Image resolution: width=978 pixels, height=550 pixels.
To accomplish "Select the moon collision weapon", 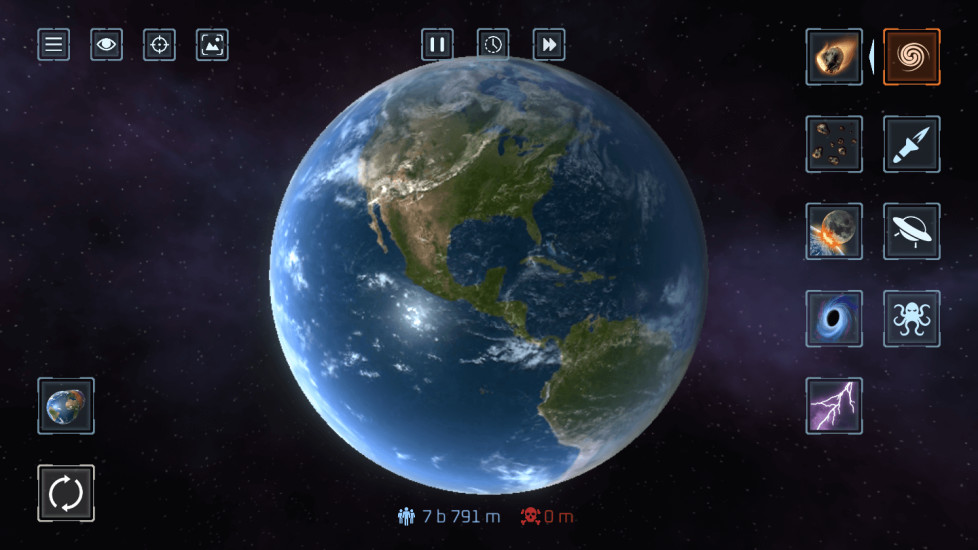I will (x=834, y=231).
